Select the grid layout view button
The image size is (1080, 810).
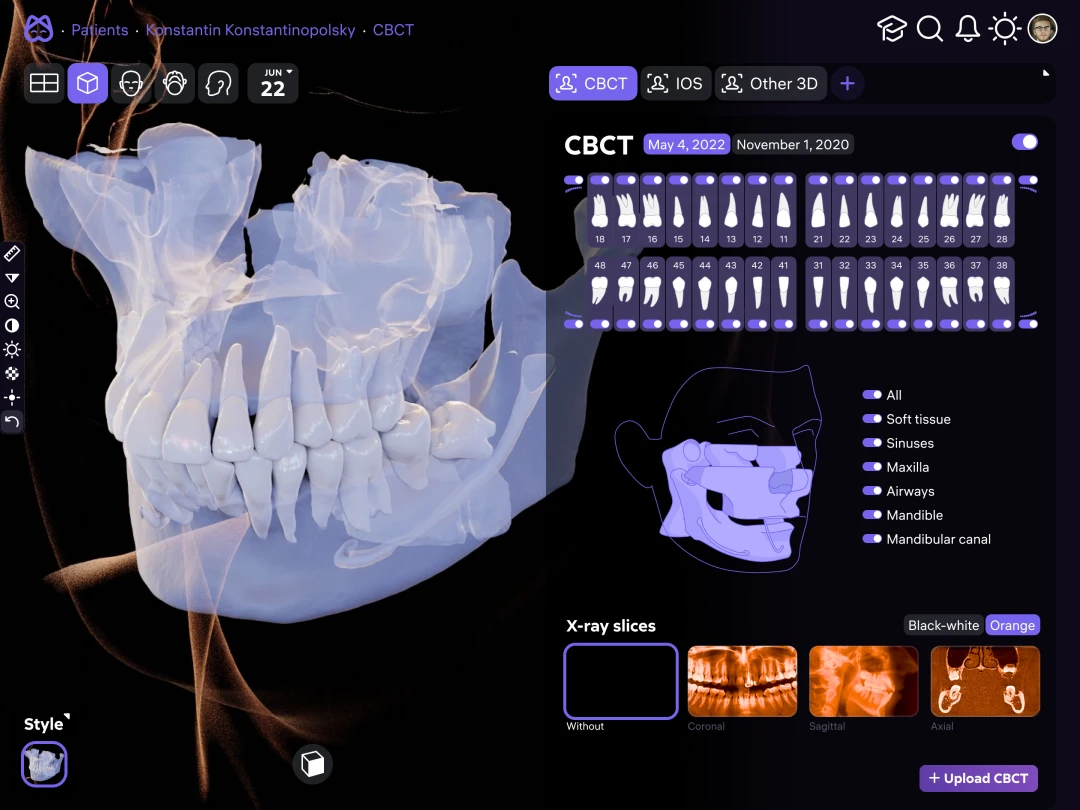tap(44, 84)
